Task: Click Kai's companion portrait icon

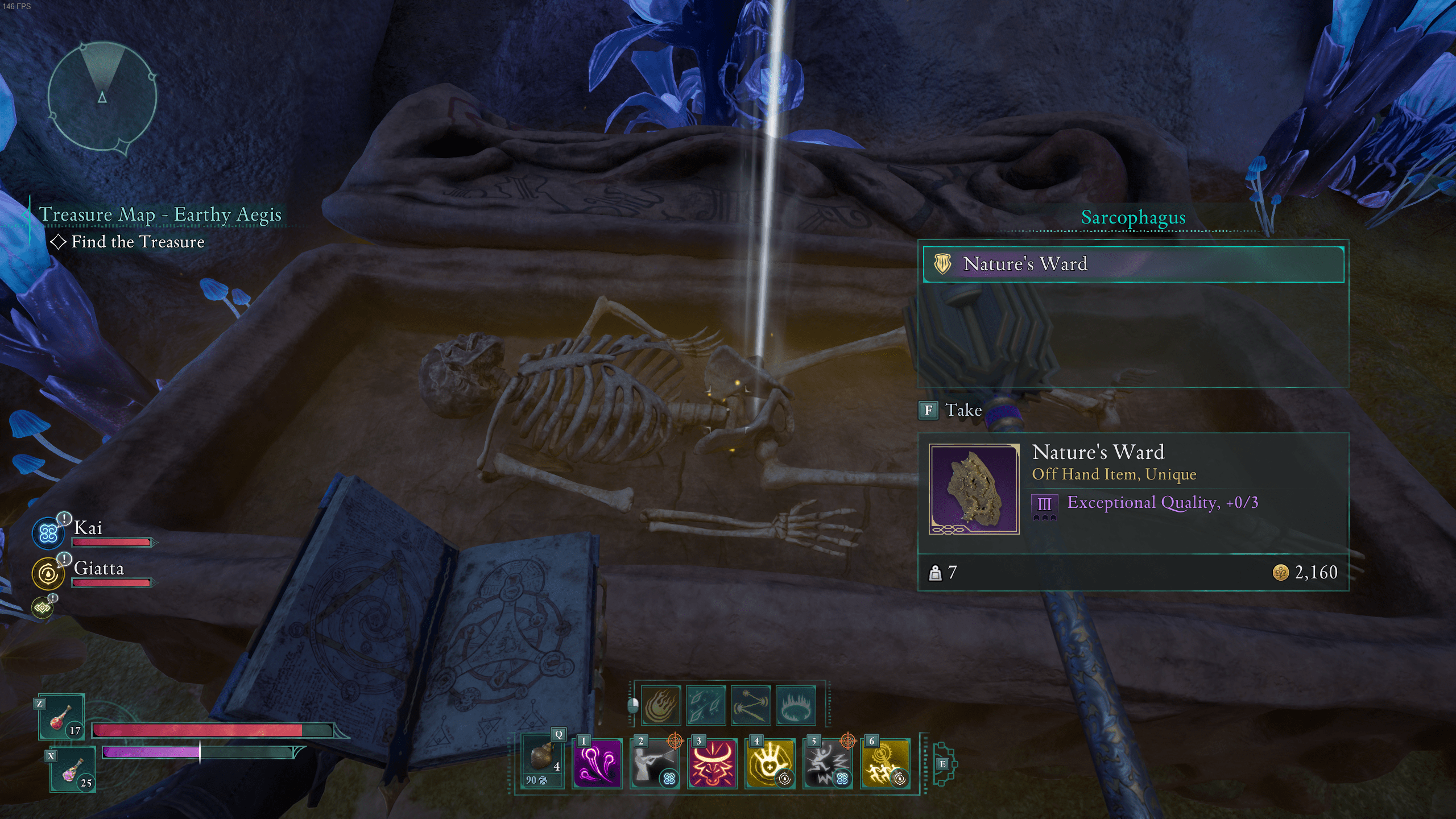Action: tap(48, 533)
